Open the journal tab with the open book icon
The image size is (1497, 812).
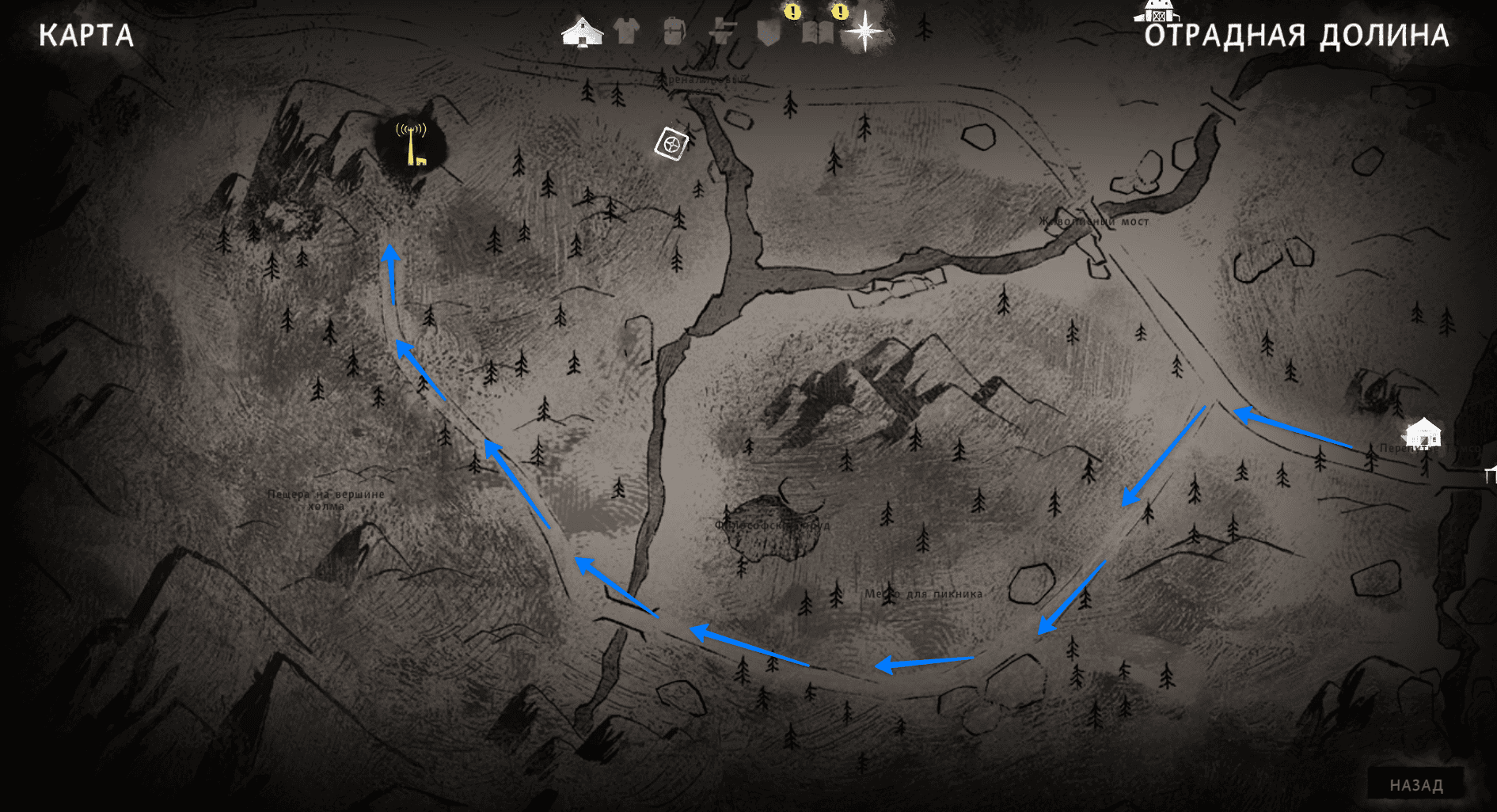point(817,33)
